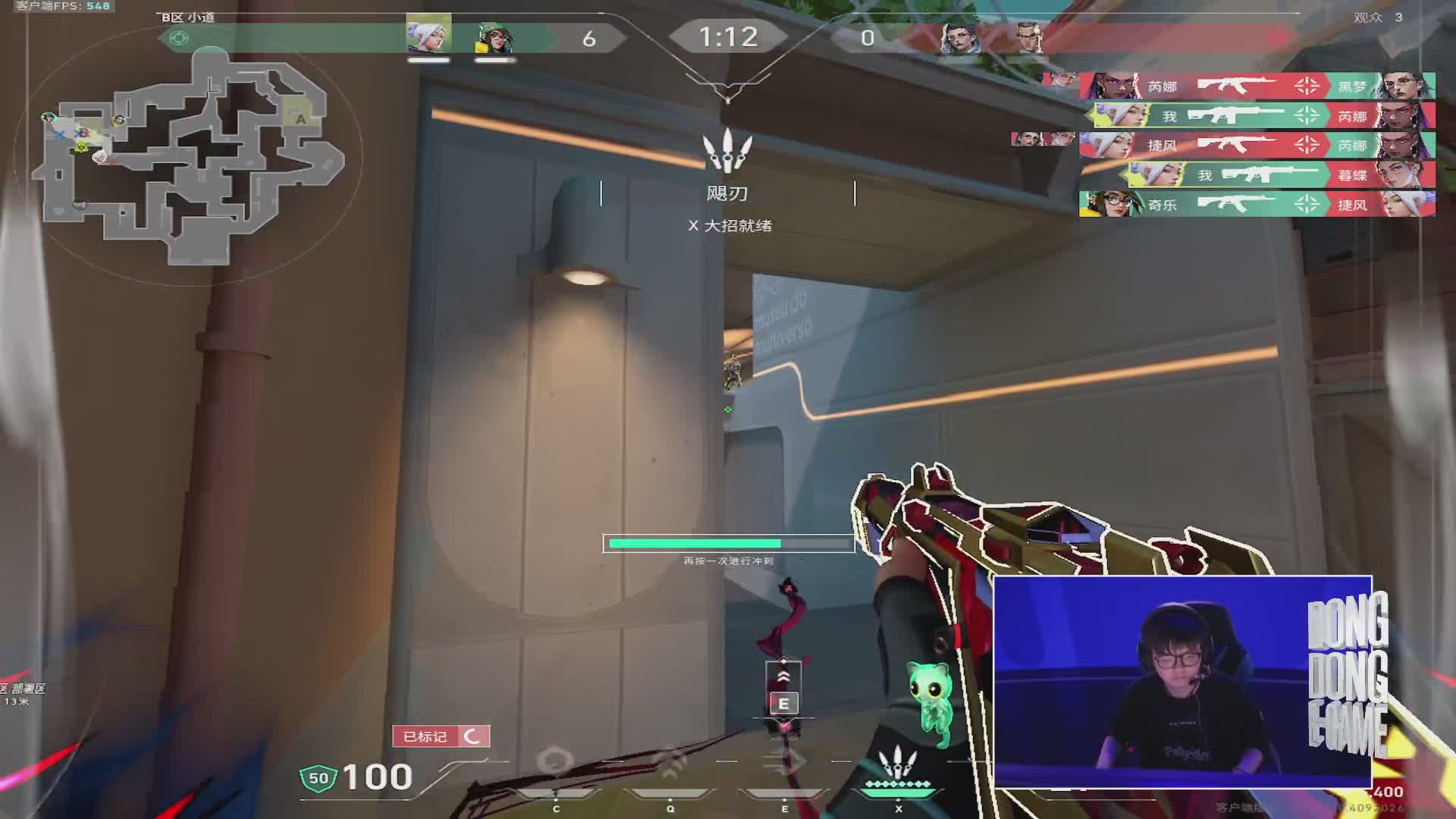The width and height of the screenshot is (1456, 819).
Task: Click the 飓刃 ultimate ready emblem
Action: tap(727, 150)
